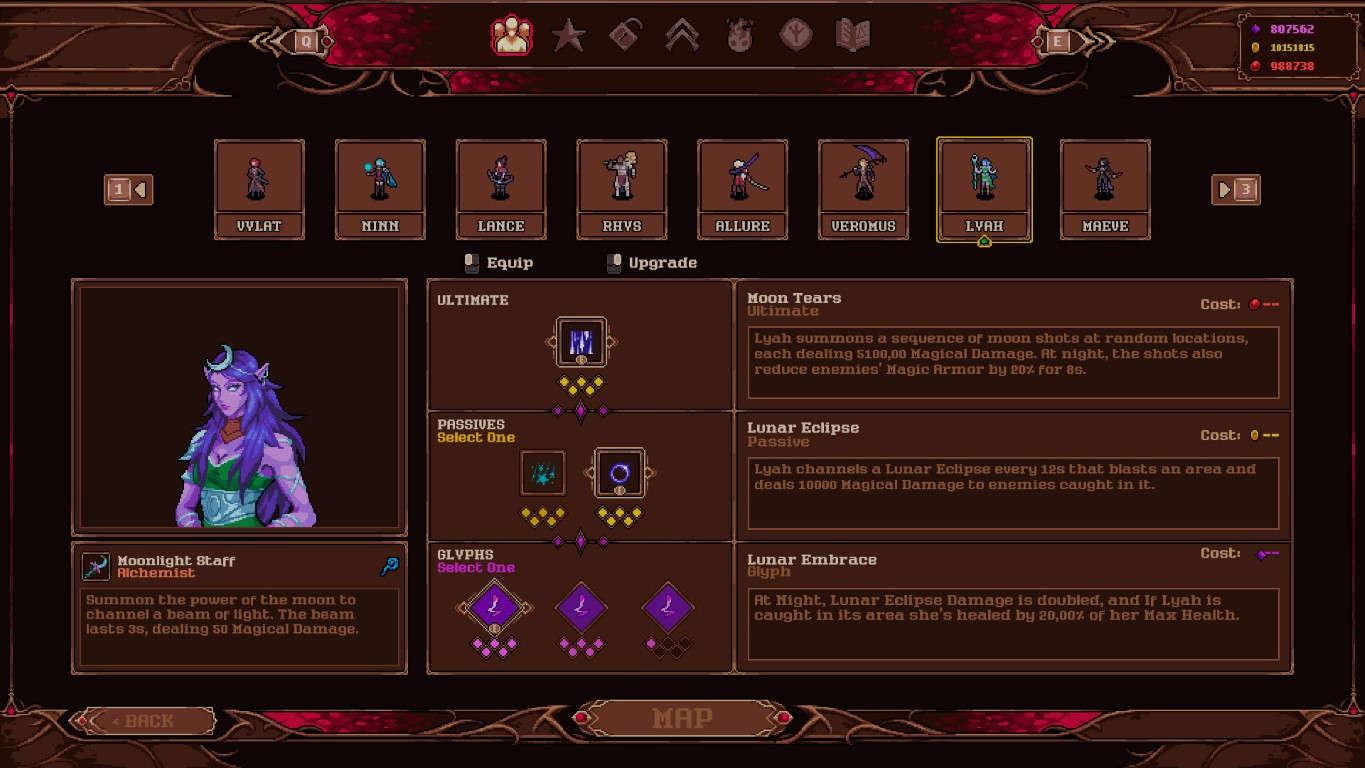Choose the middle glyph diamond
The width and height of the screenshot is (1365, 768).
click(580, 608)
